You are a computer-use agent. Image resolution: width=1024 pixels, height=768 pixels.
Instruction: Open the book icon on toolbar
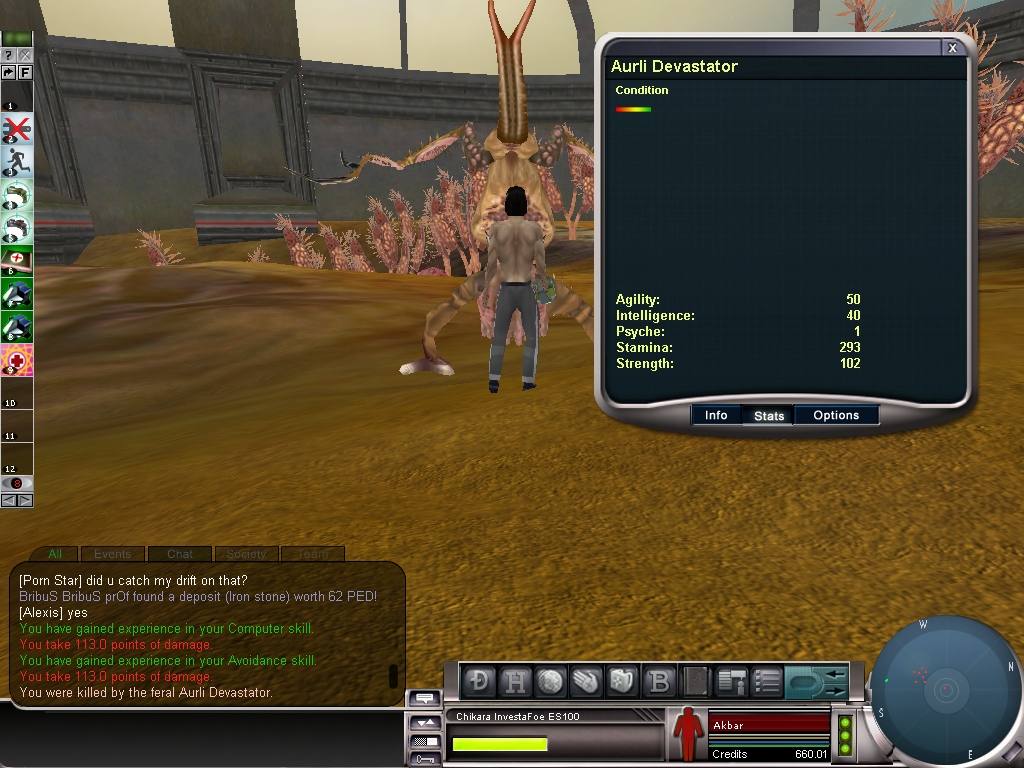[x=695, y=681]
